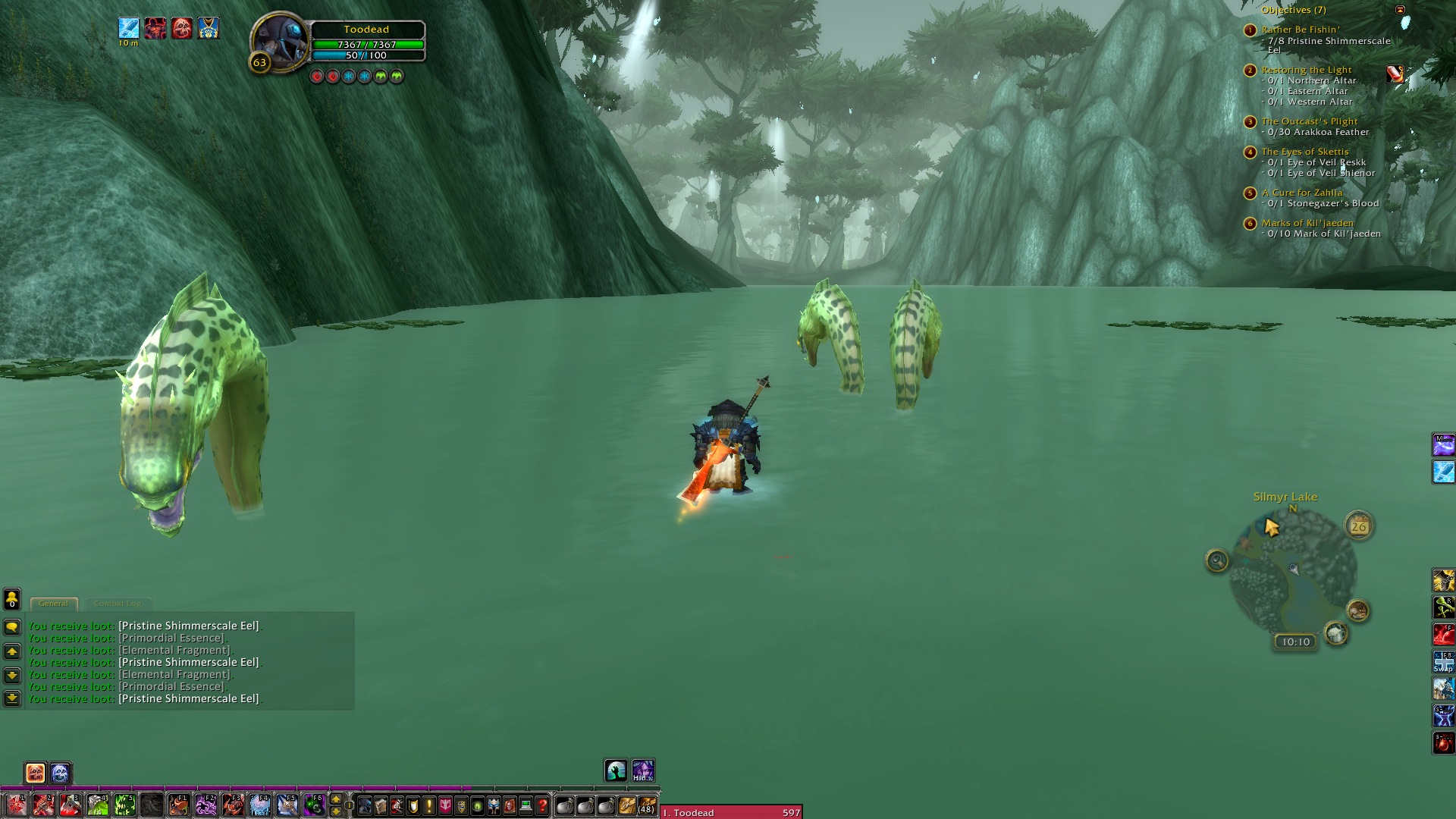Activate the green ability on slot 5
The width and height of the screenshot is (1456, 819).
pyautogui.click(x=124, y=805)
